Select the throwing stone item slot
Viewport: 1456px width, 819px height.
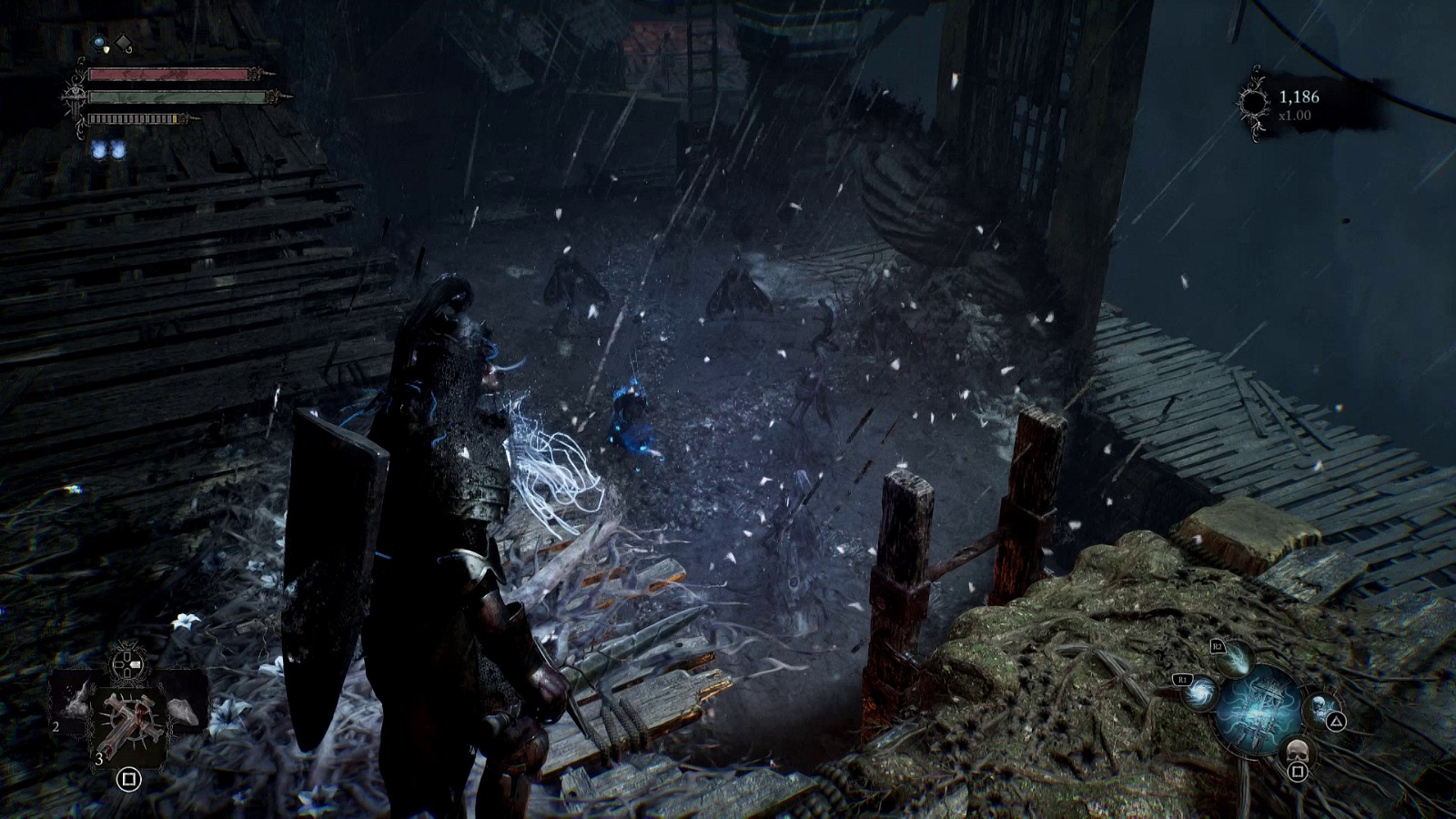(185, 709)
